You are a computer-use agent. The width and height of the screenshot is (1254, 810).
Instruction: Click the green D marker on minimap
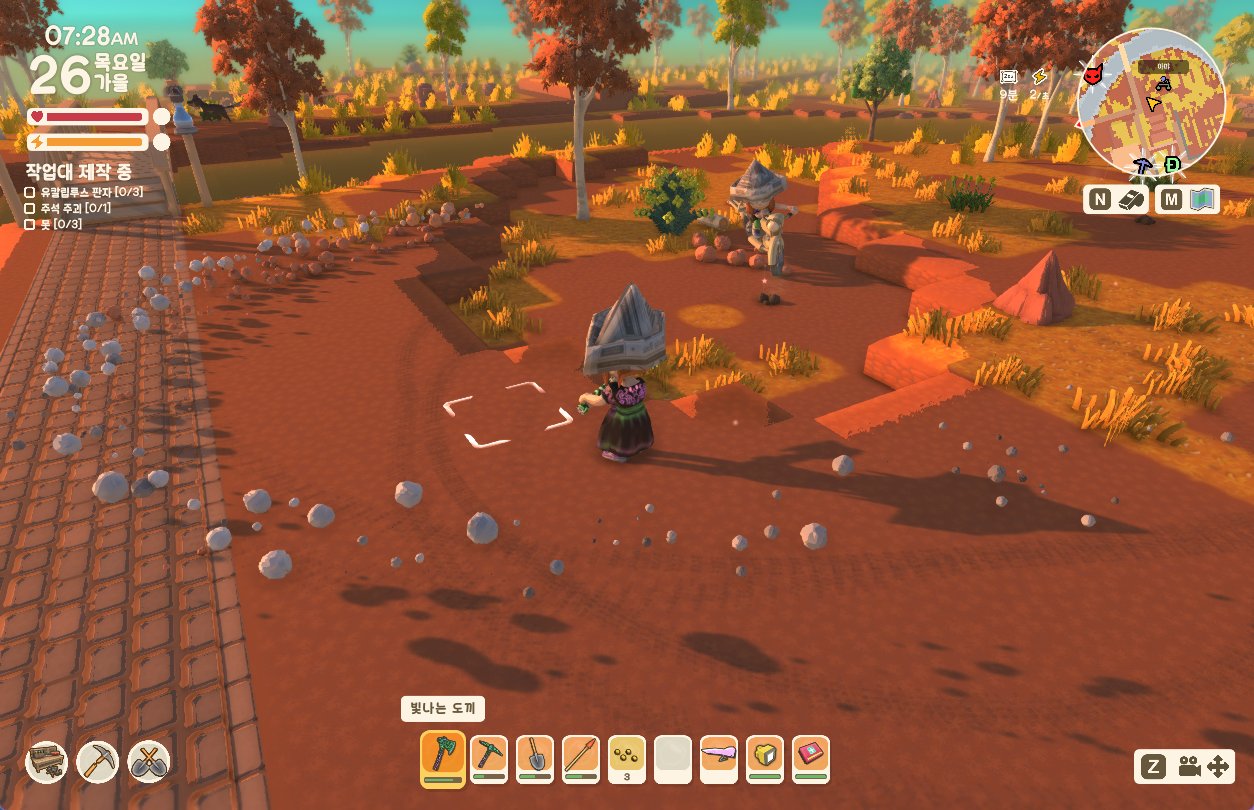pyautogui.click(x=1172, y=163)
